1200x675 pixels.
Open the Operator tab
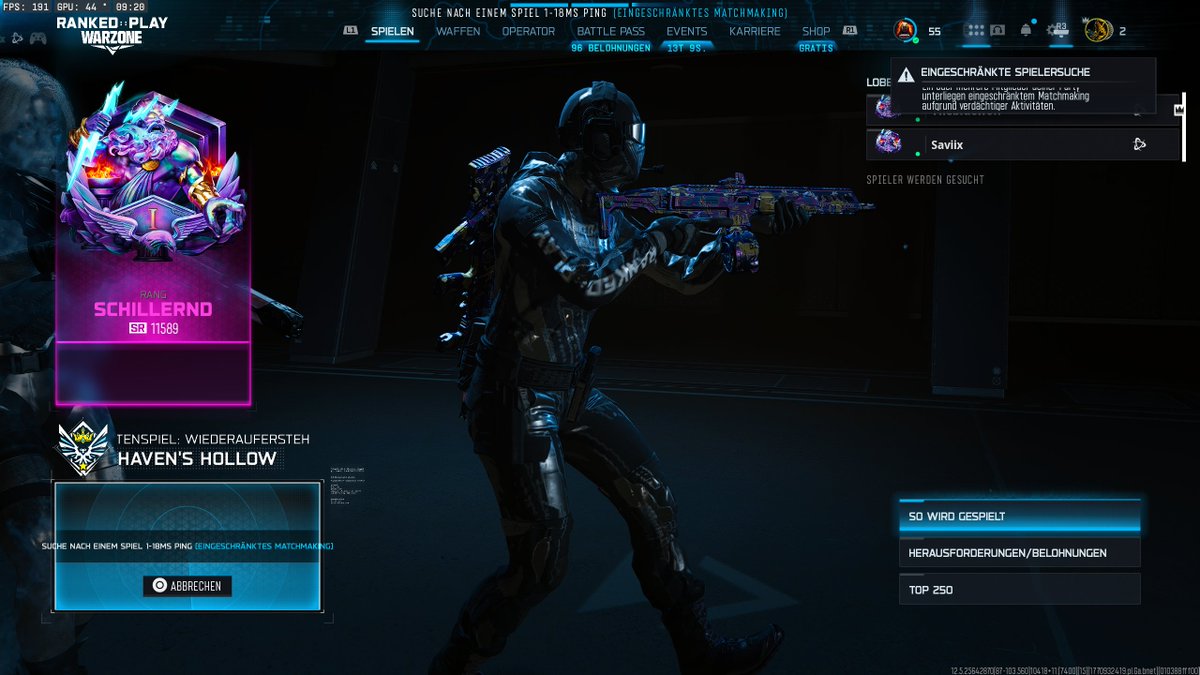[528, 31]
